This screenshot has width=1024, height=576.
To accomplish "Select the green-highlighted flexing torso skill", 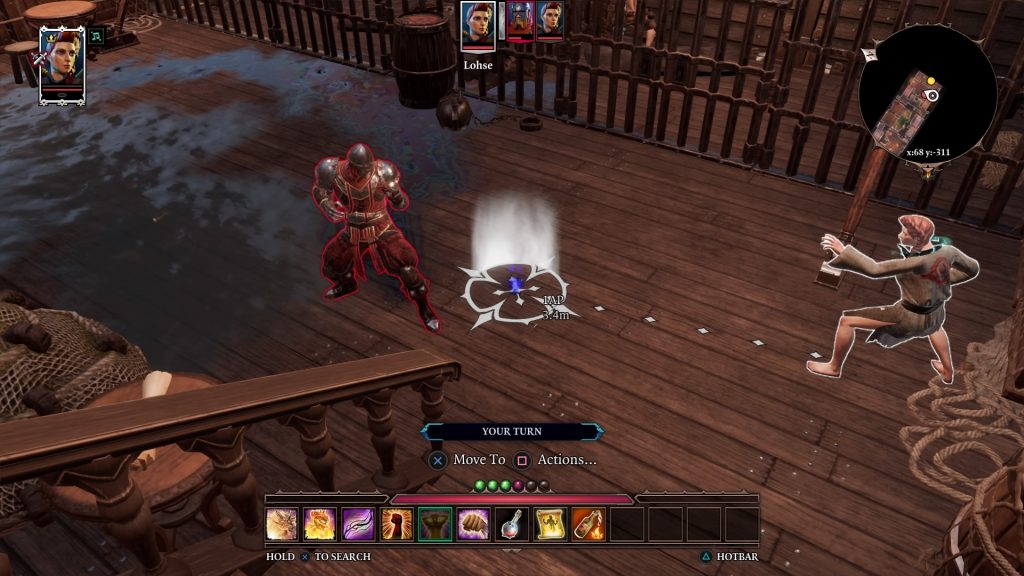I will [435, 524].
